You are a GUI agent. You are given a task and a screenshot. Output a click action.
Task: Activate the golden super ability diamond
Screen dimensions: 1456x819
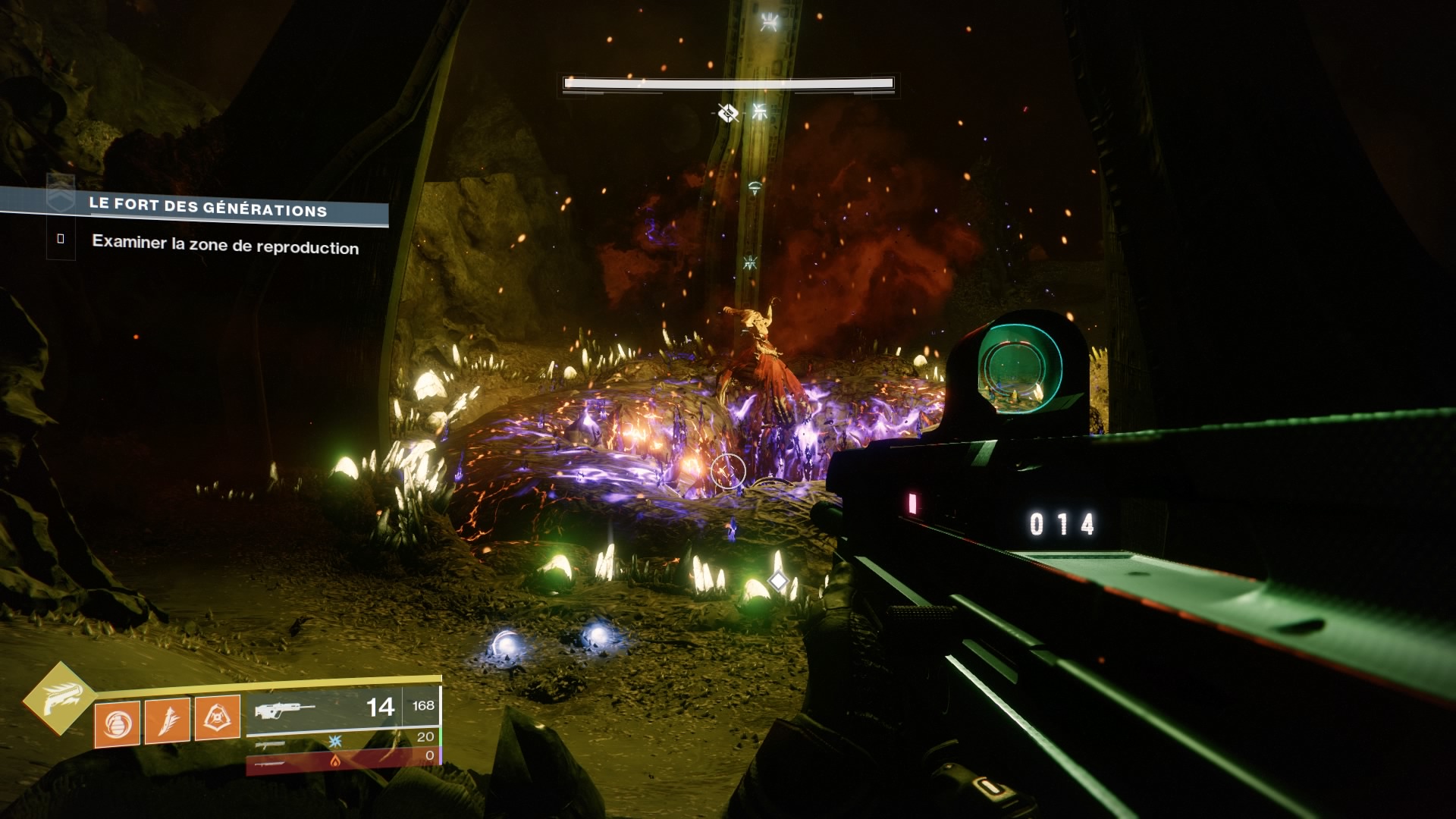59,698
